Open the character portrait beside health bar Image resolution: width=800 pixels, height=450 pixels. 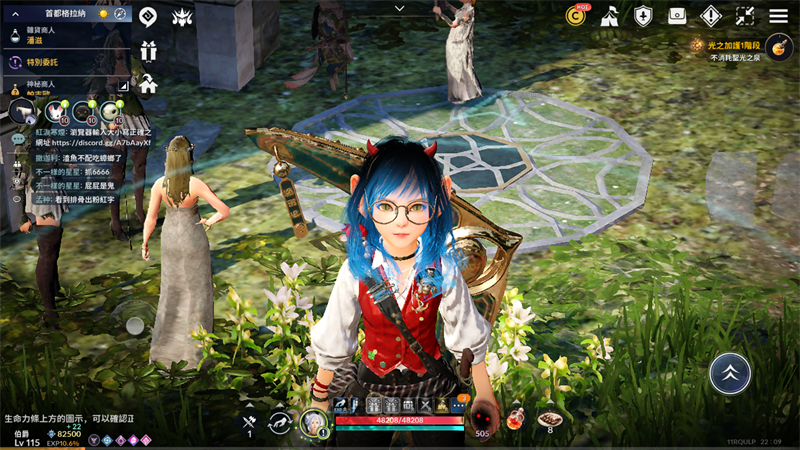[x=314, y=423]
